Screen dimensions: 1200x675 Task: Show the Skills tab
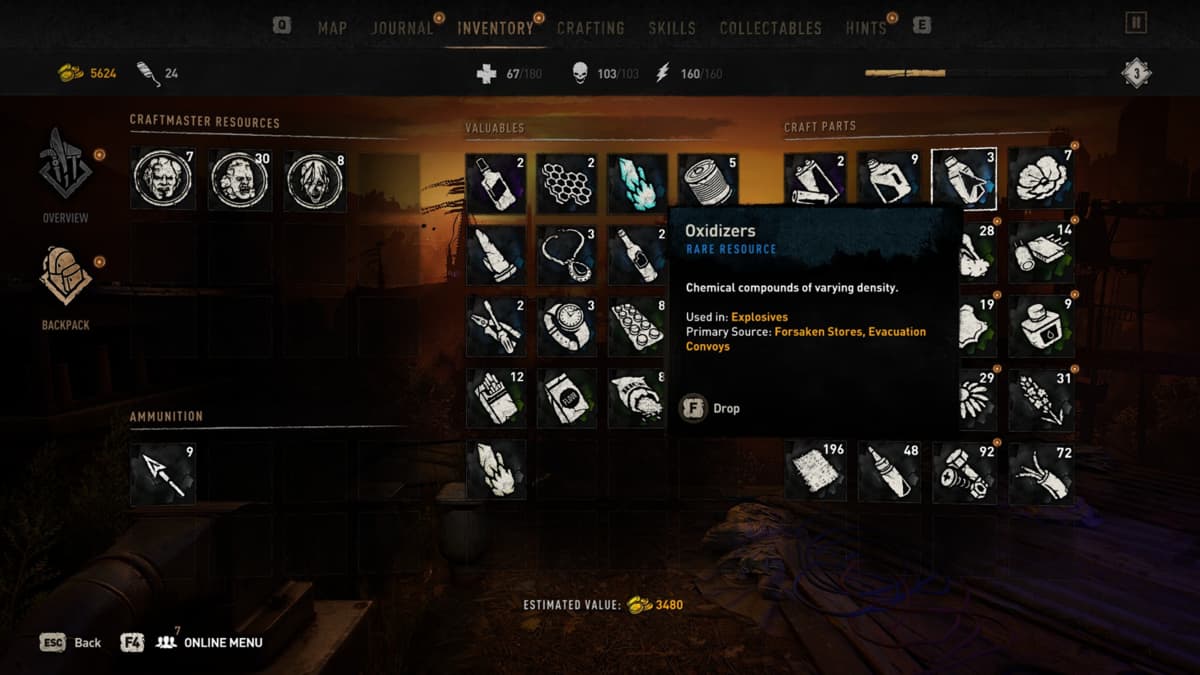click(x=672, y=28)
